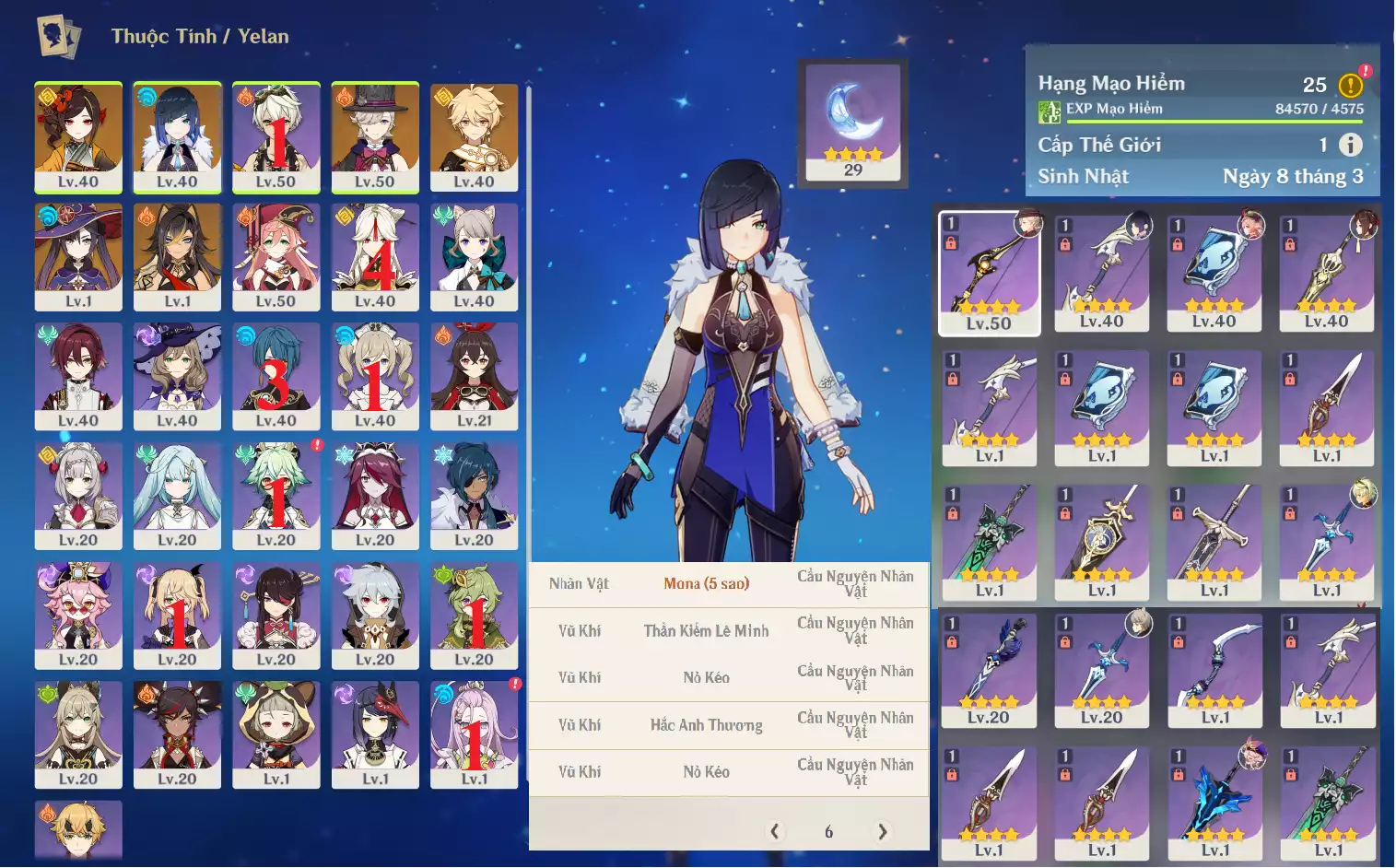
Task: Select Yelan's character portrait
Action: 177,136
